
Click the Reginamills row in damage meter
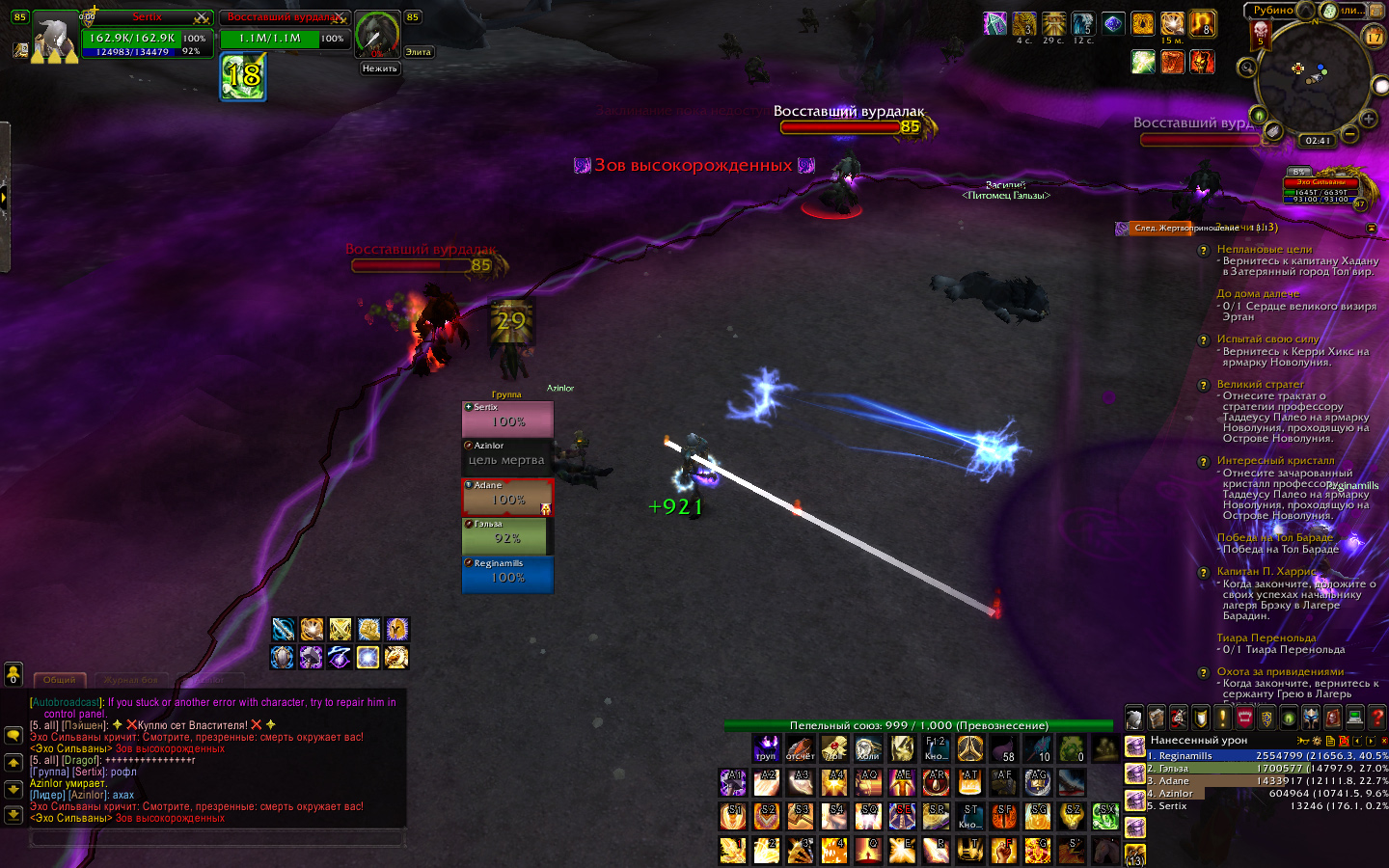click(1254, 756)
